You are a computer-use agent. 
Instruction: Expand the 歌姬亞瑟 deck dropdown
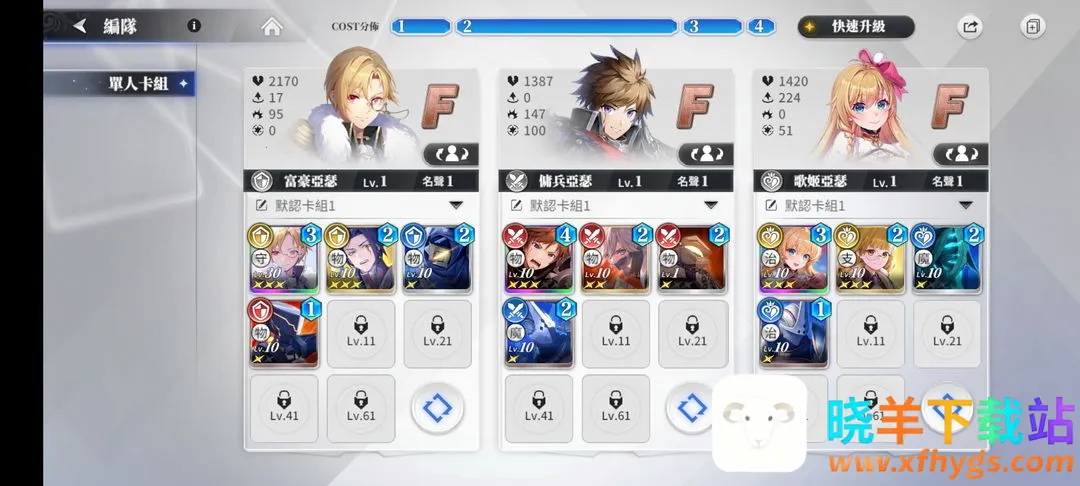pyautogui.click(x=965, y=205)
